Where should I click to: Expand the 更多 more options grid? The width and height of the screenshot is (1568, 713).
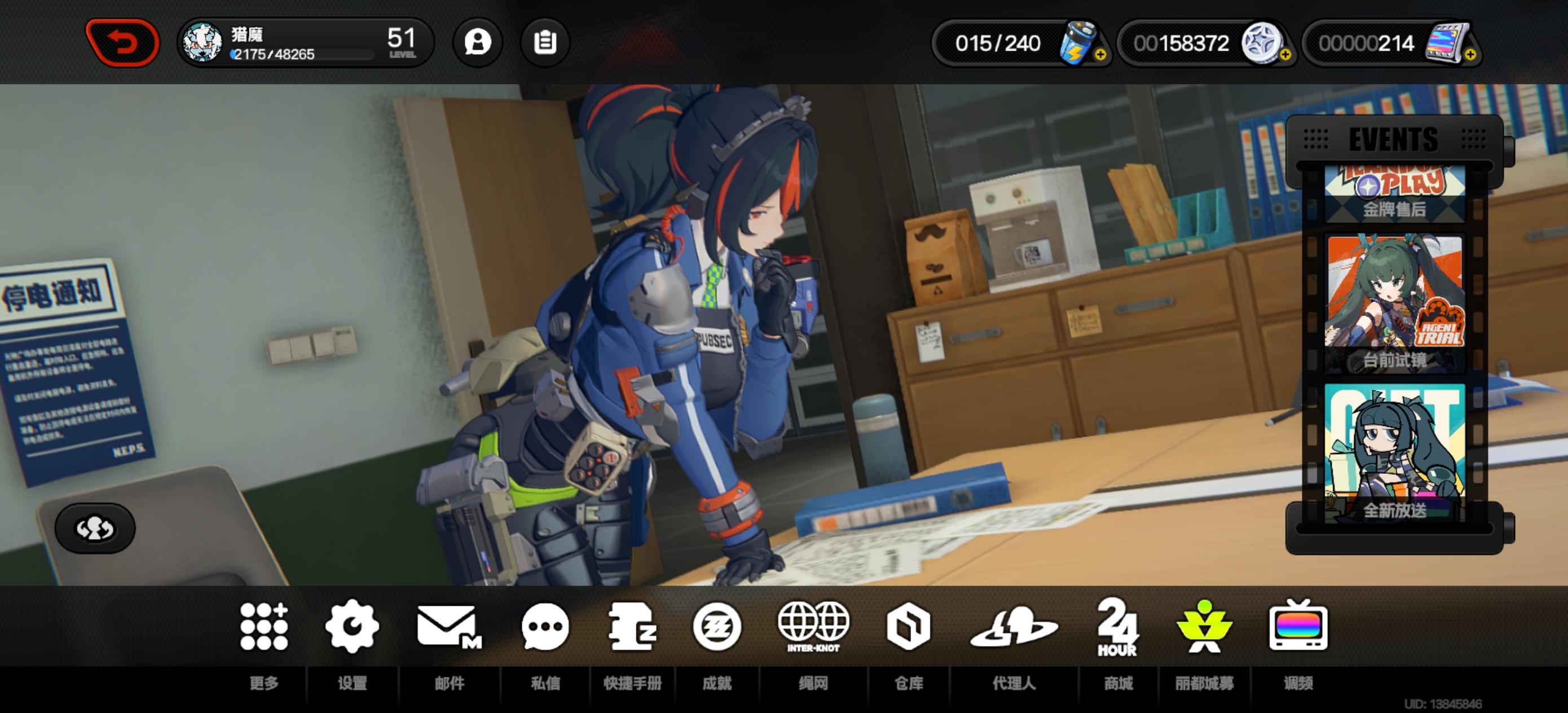[x=264, y=627]
